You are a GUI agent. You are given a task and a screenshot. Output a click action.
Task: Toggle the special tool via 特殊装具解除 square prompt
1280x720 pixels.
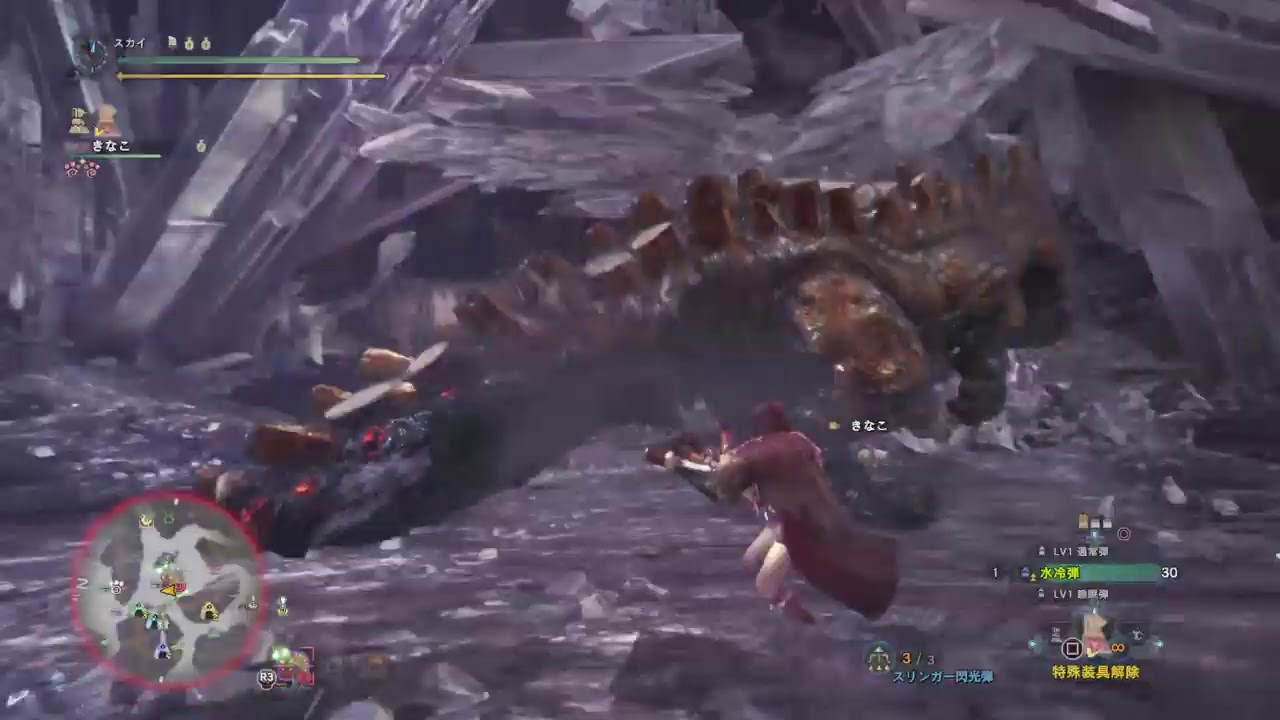pyautogui.click(x=1072, y=648)
